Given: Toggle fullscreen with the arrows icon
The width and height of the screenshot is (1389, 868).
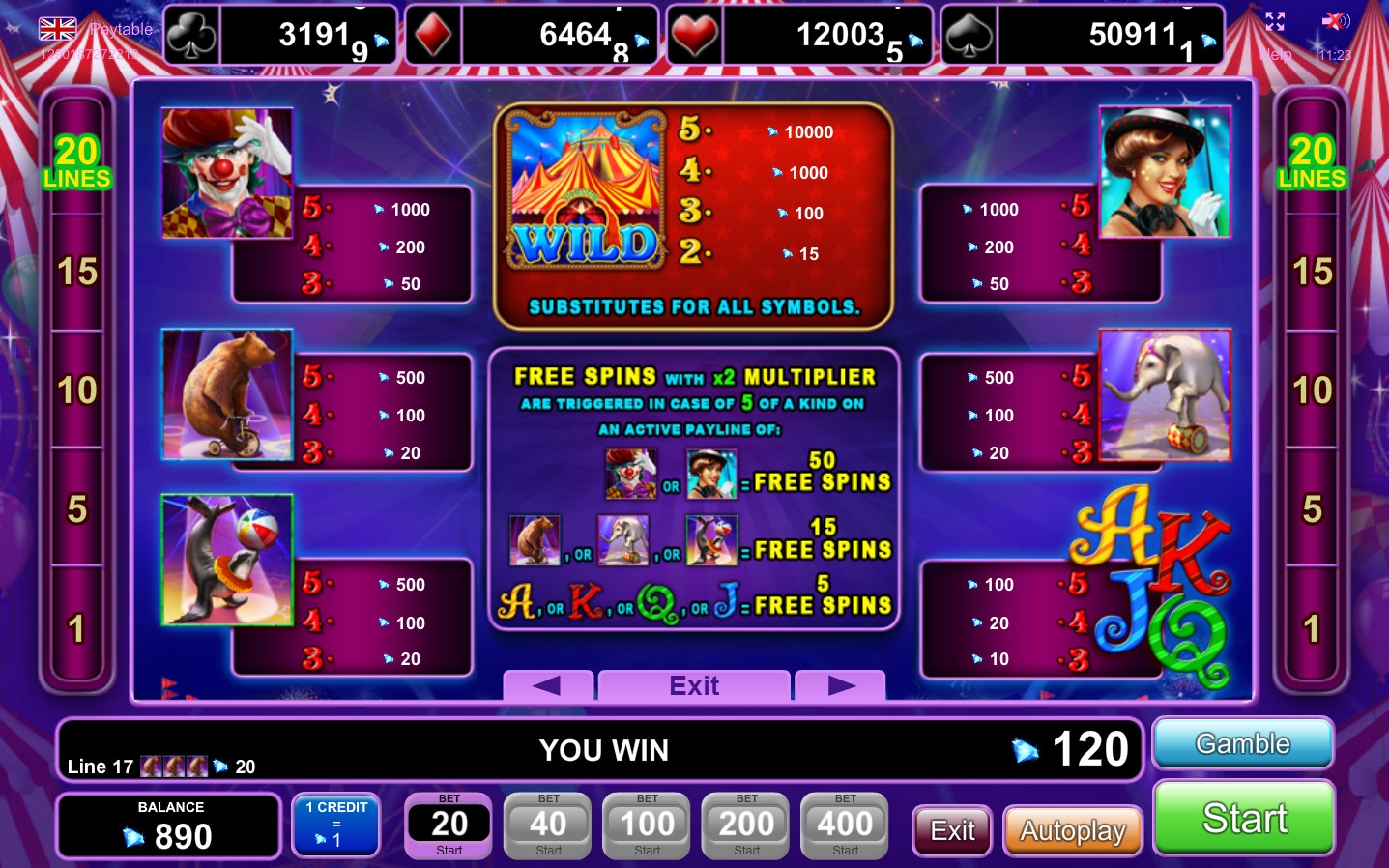Looking at the screenshot, I should click(1275, 21).
